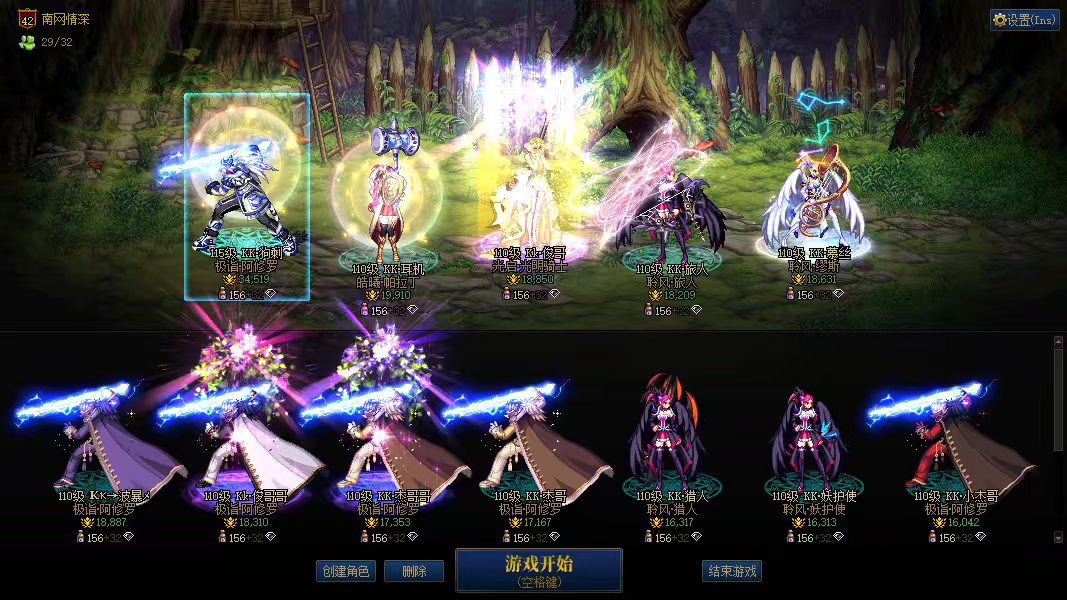Pick the character KK·杰哥哥
This screenshot has width=1067, height=600.
coord(388,450)
